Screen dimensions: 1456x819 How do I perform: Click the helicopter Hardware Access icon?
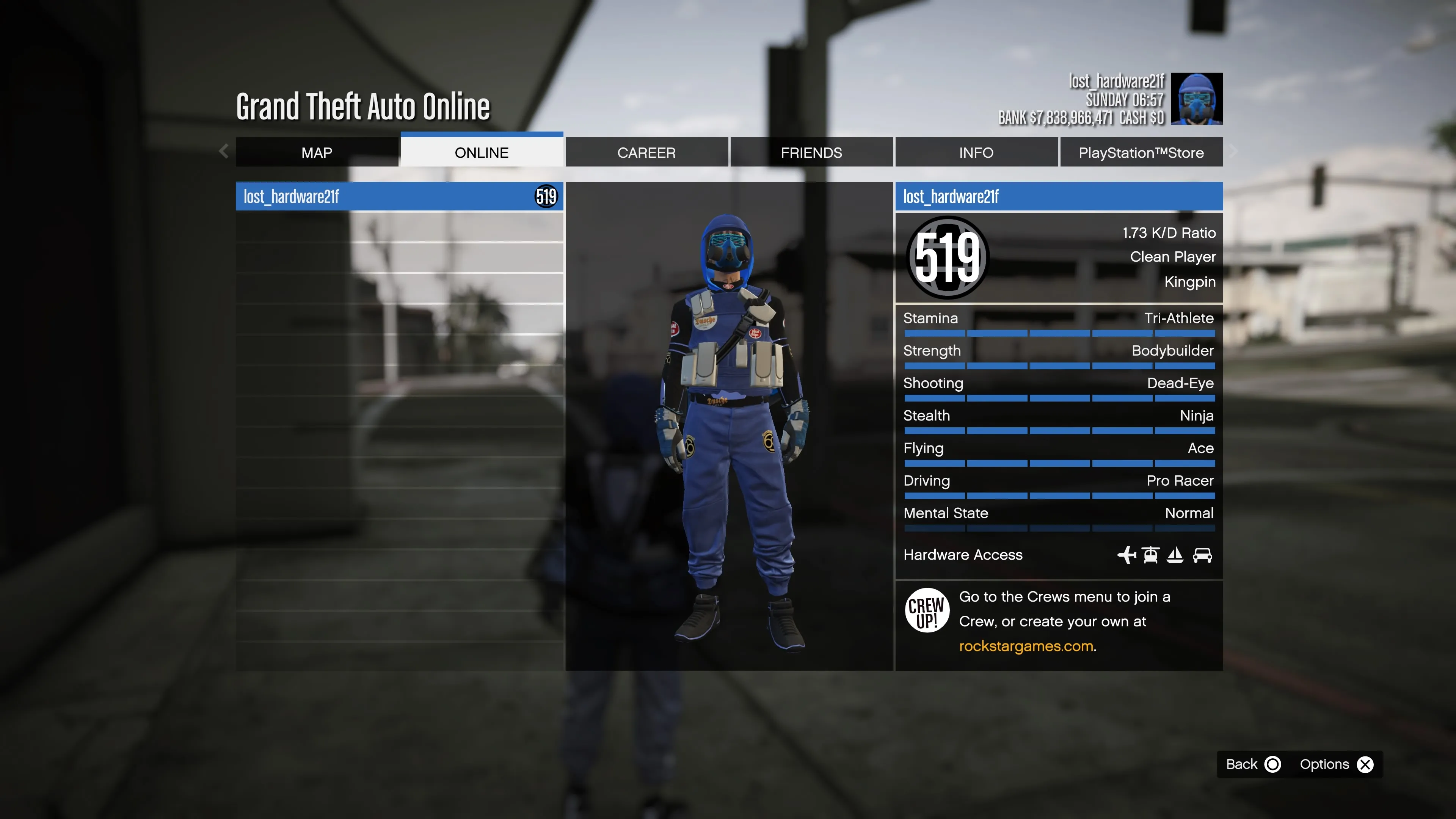pos(1152,555)
